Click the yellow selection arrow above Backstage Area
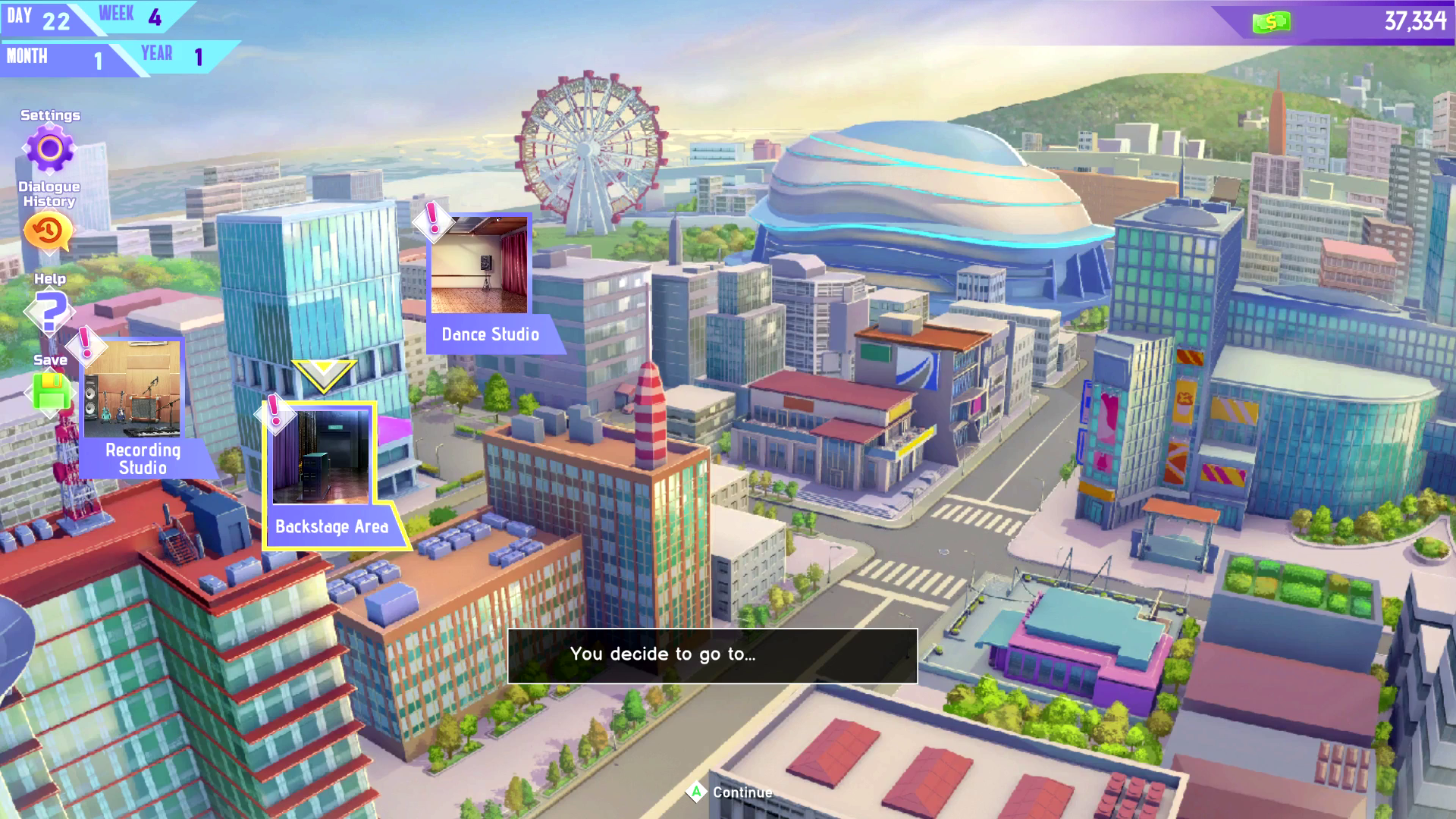Screen dimensions: 1456x819 (x=325, y=372)
